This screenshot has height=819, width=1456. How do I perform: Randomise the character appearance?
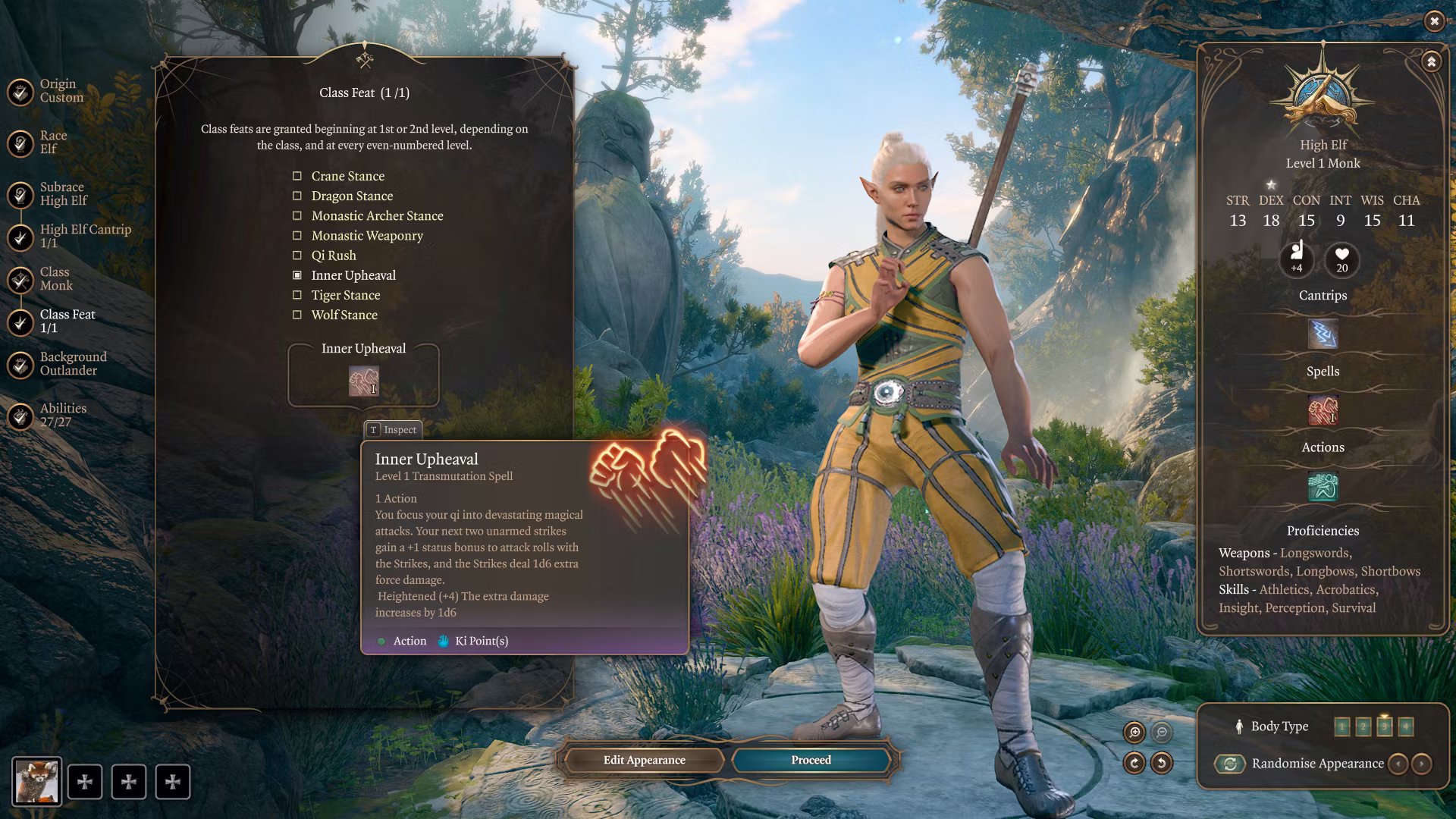(x=1230, y=764)
